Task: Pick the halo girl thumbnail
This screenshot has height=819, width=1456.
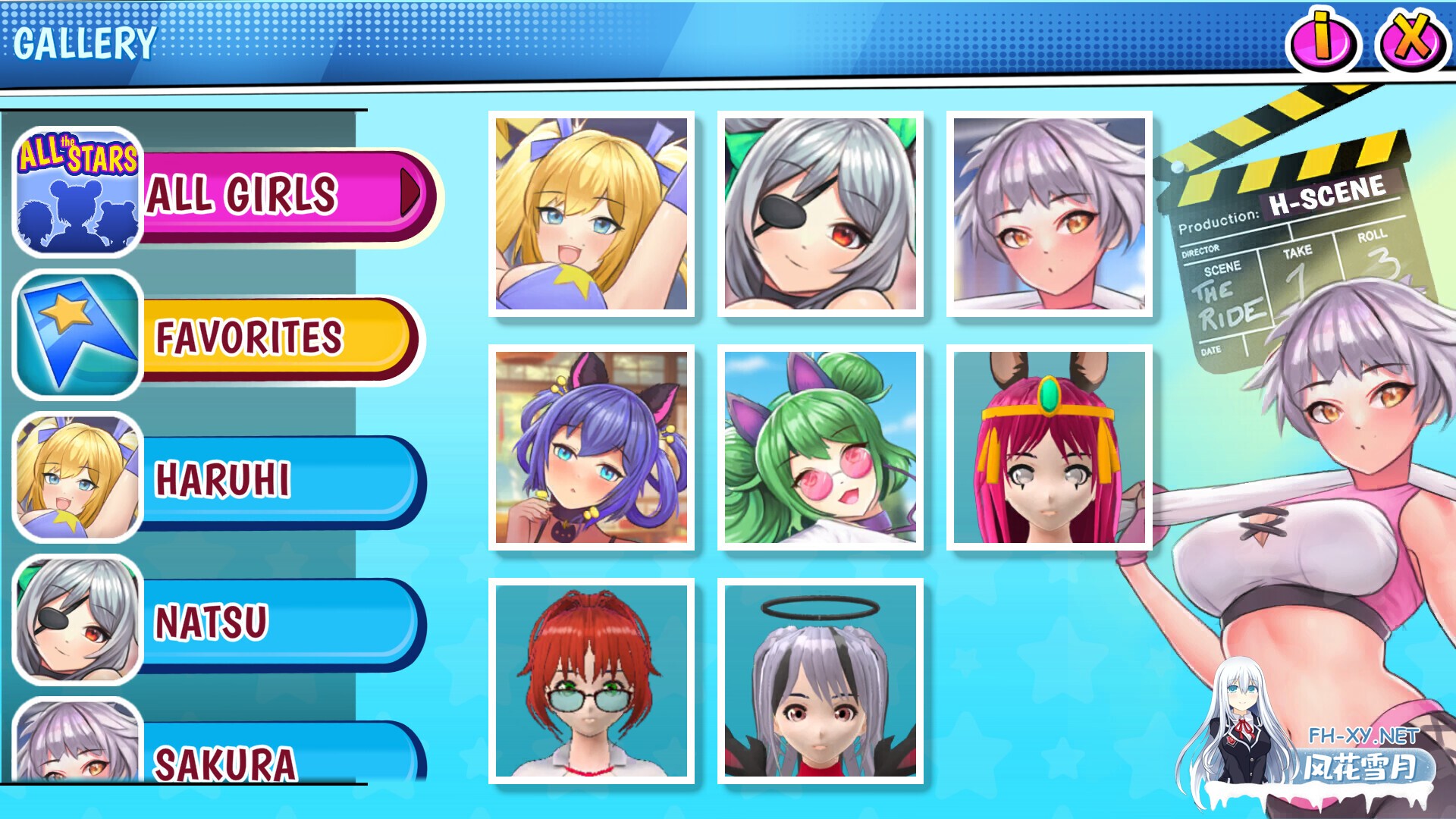Action: pyautogui.click(x=821, y=681)
